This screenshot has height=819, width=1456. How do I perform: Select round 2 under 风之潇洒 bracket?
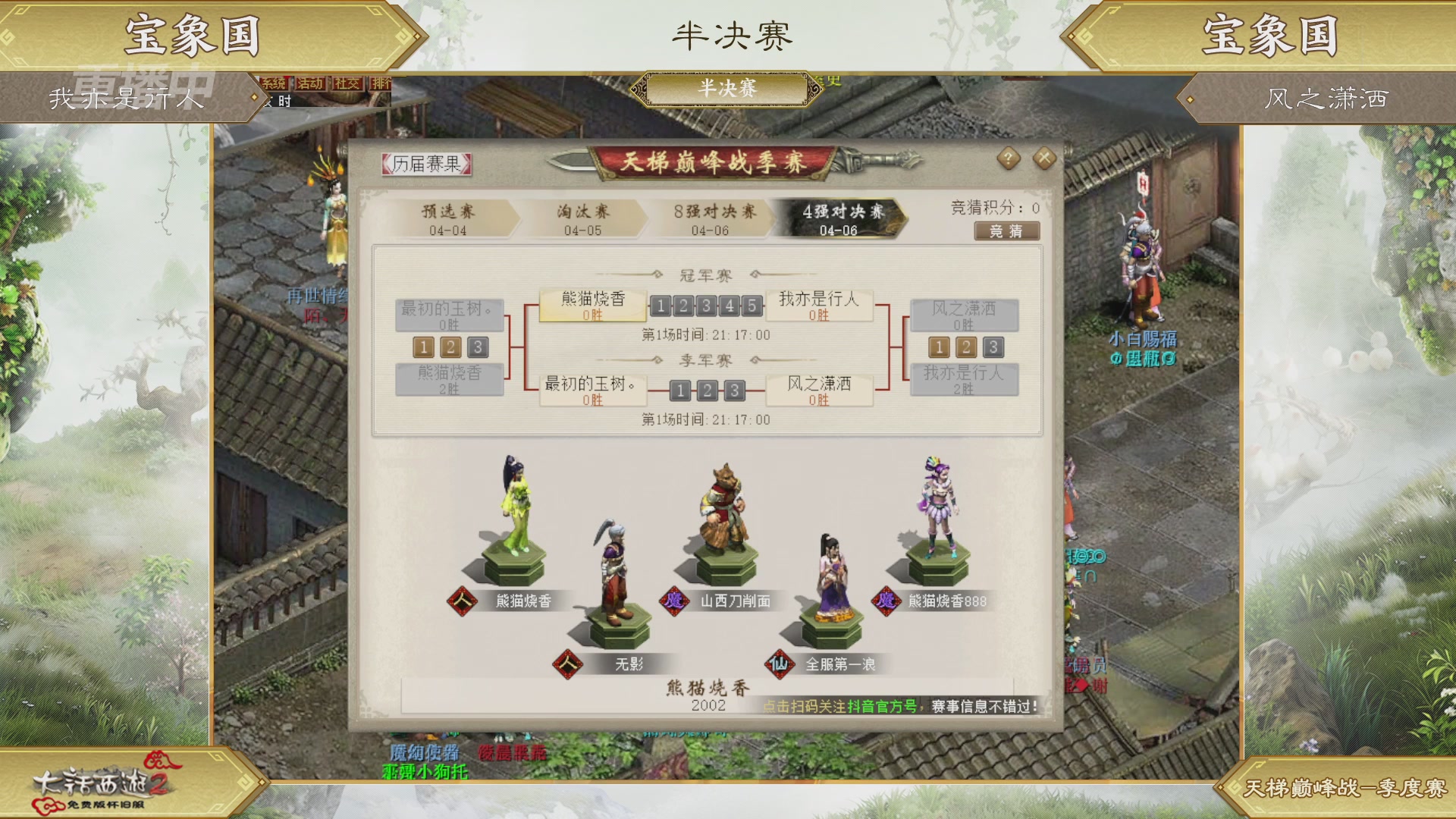pos(966,347)
